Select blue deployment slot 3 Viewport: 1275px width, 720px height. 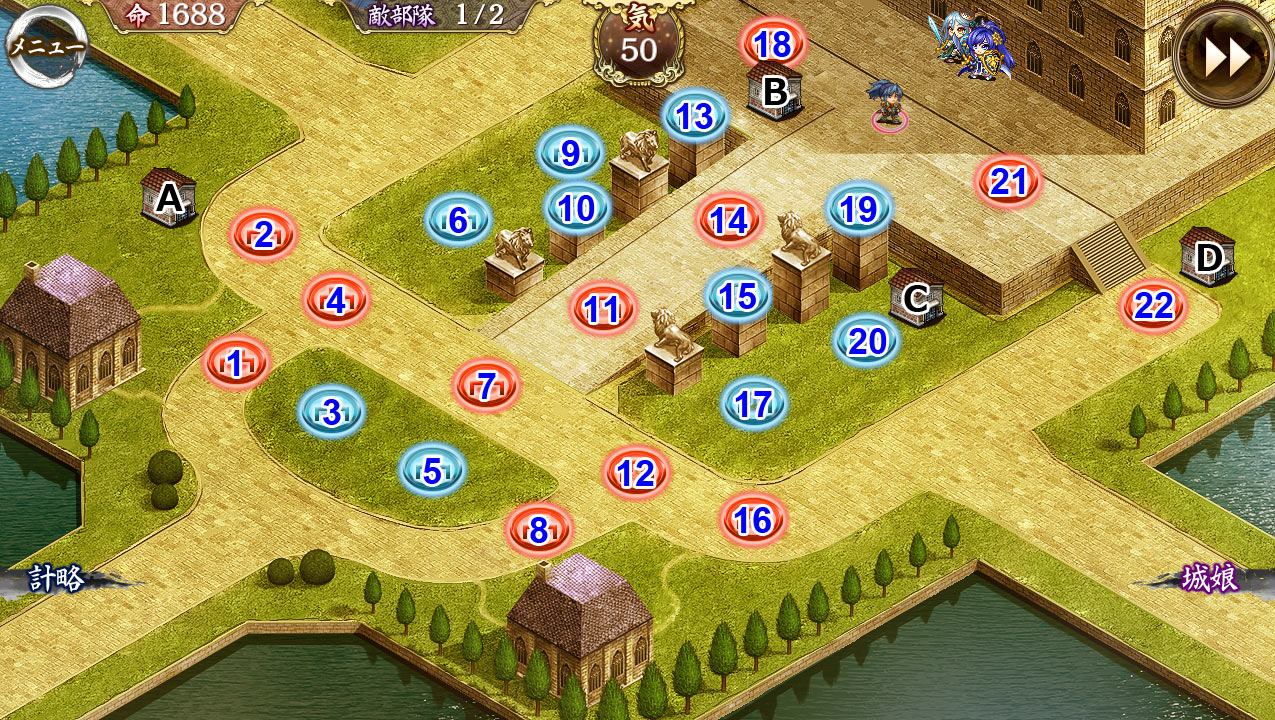pyautogui.click(x=331, y=411)
